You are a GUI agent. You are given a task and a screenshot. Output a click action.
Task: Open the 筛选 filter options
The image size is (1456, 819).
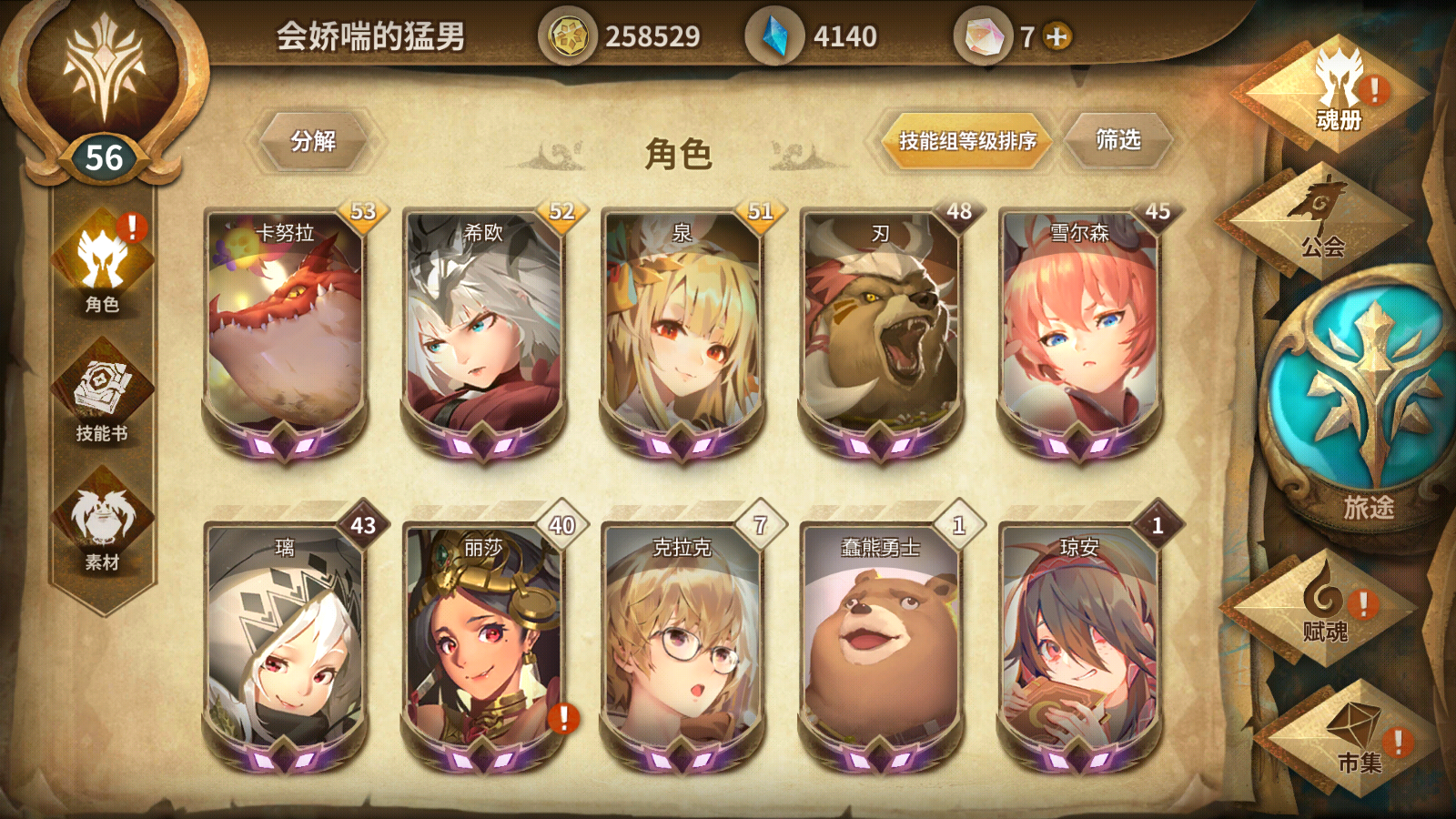[x=1121, y=138]
